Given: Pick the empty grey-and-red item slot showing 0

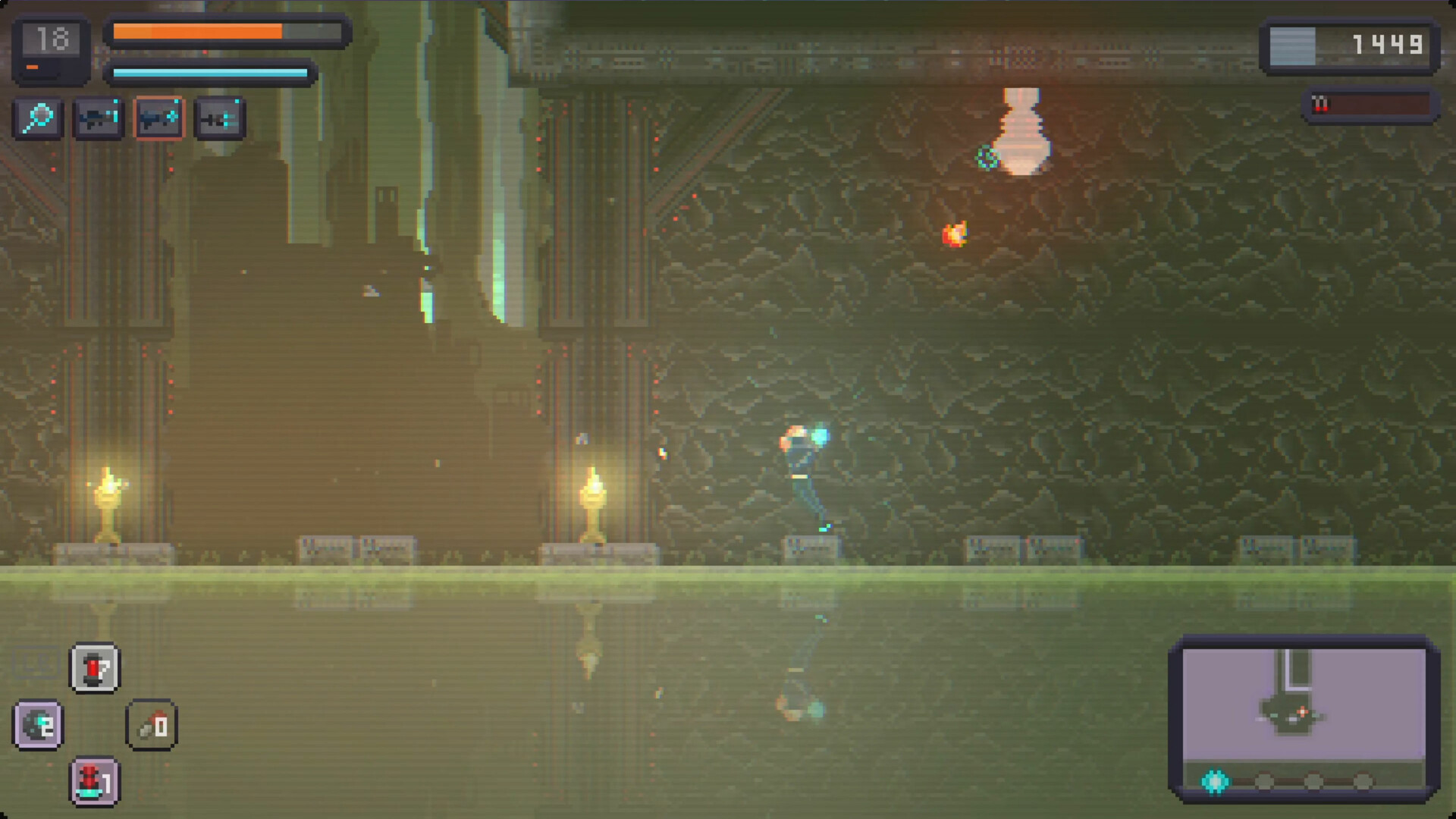Looking at the screenshot, I should (152, 726).
